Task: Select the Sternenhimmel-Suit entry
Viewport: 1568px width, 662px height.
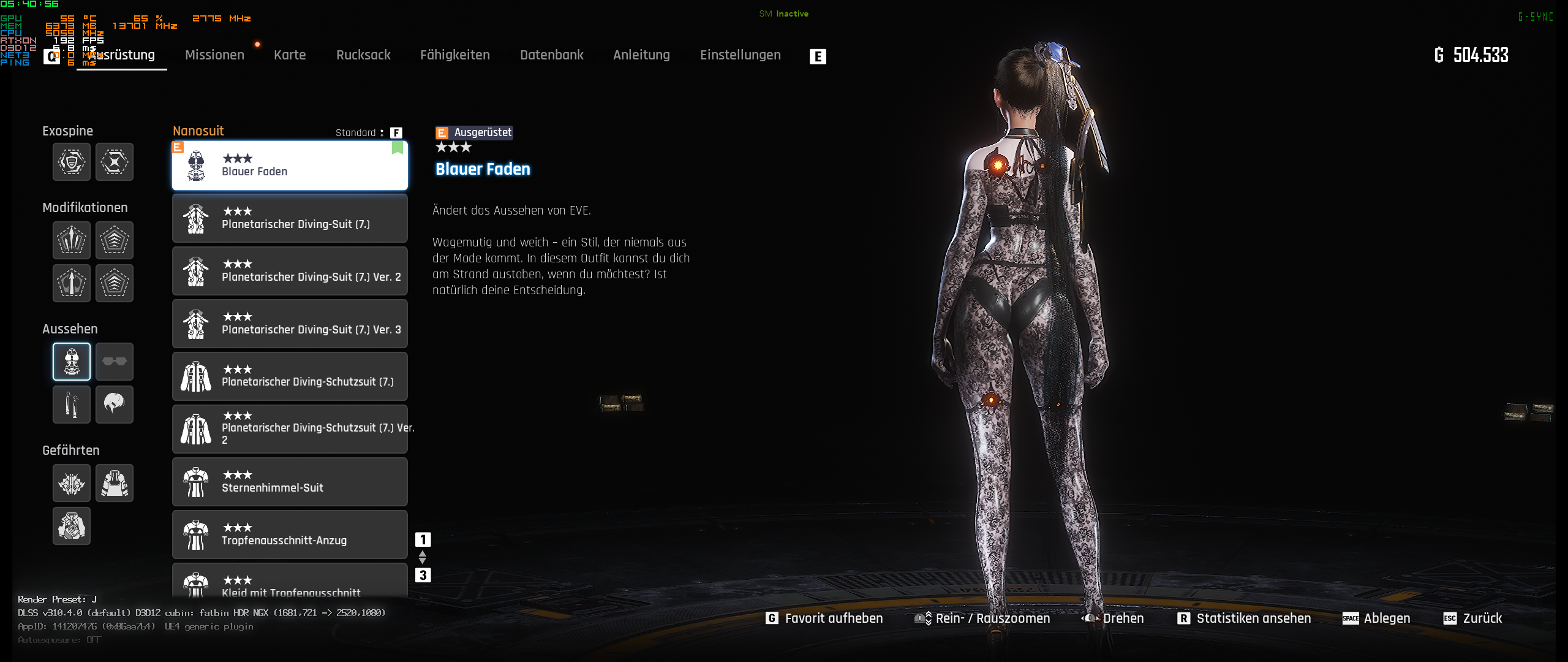Action: click(x=290, y=482)
